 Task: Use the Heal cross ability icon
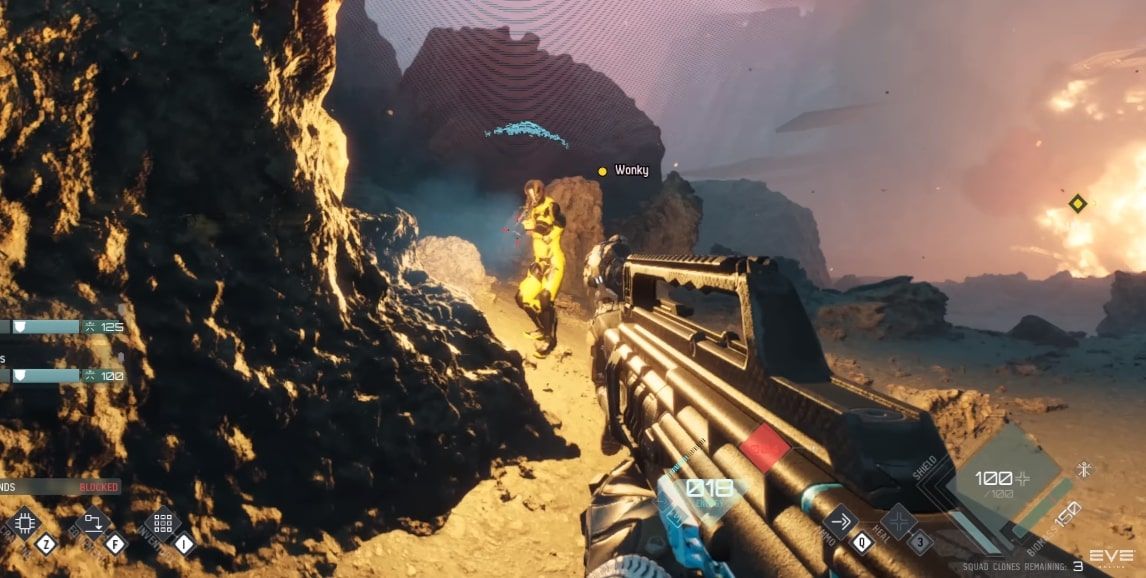tap(898, 520)
